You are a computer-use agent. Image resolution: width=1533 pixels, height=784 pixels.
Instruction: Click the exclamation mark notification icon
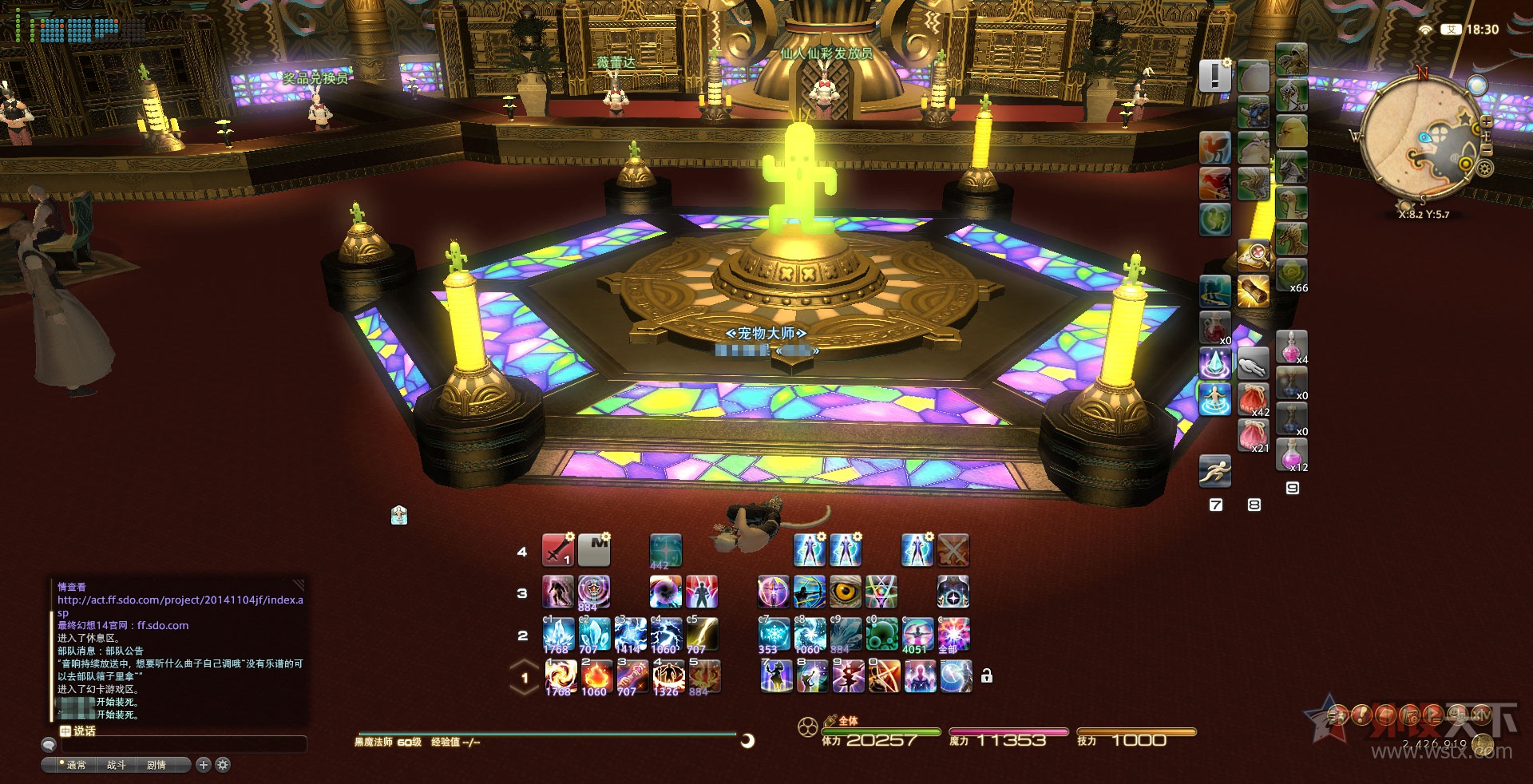coord(1214,76)
